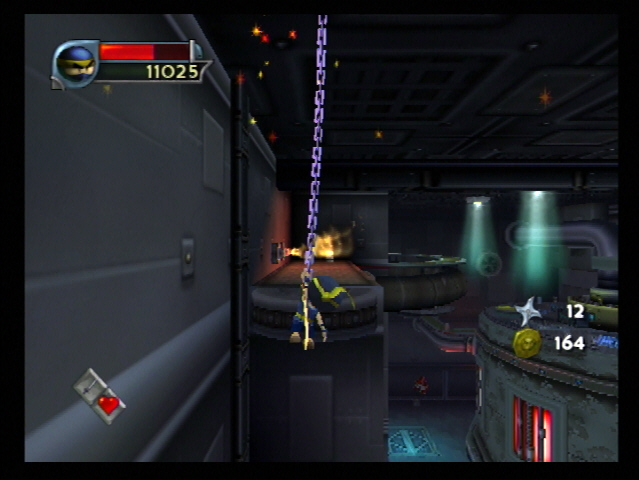Click the gold coin icon
639x480 pixels.
tap(527, 343)
